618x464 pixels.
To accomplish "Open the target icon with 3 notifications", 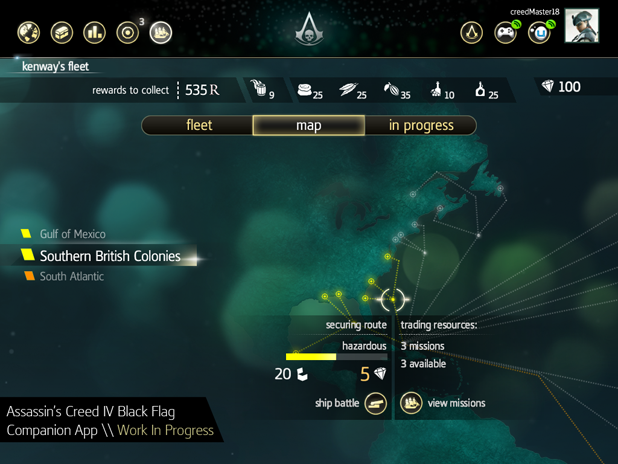I will click(128, 33).
